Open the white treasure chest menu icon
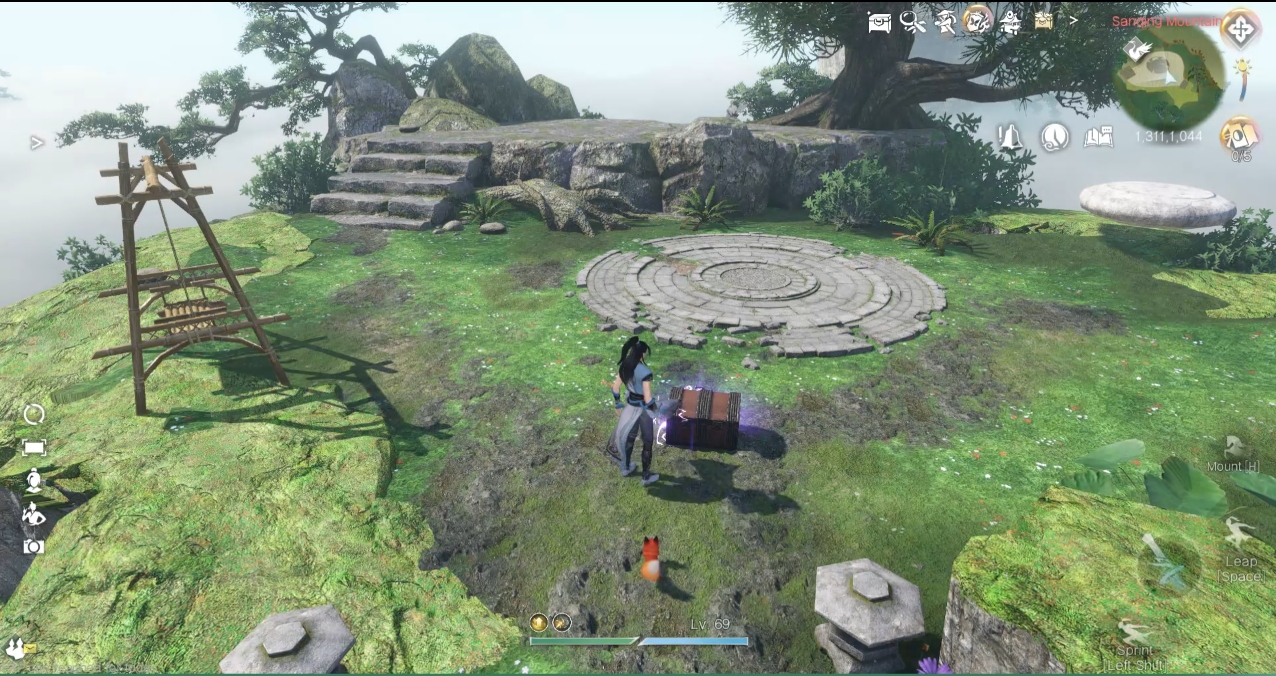 (879, 22)
